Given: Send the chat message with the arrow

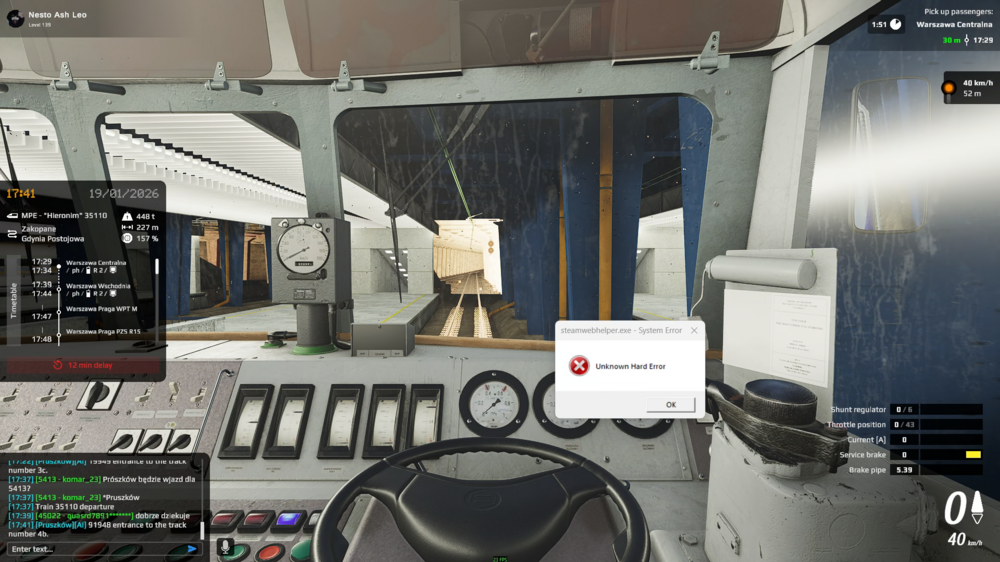Looking at the screenshot, I should coord(192,549).
